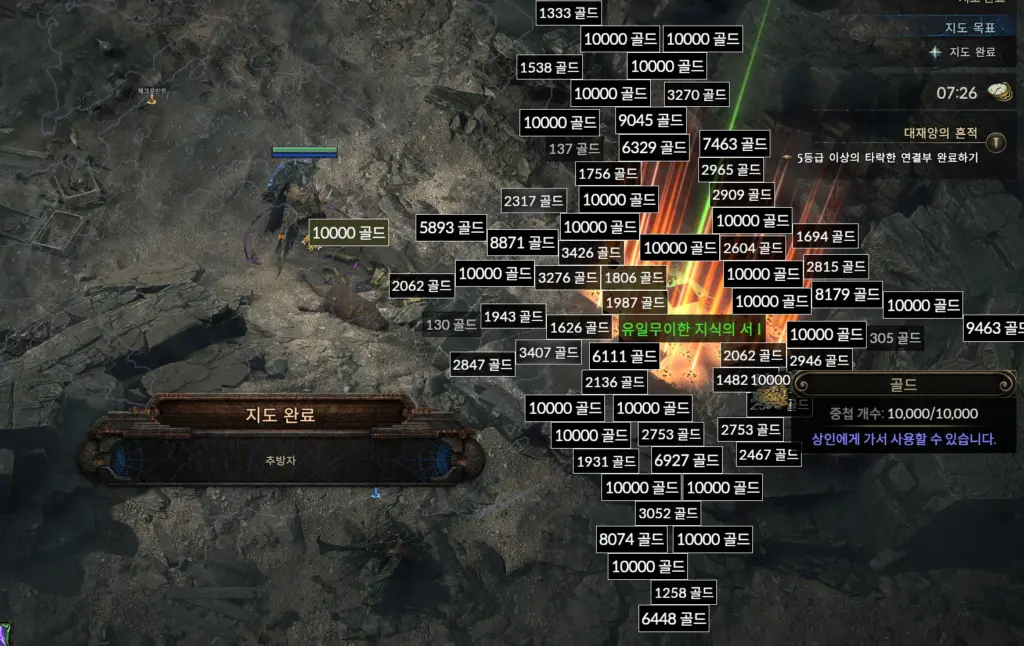Image resolution: width=1024 pixels, height=646 pixels.
Task: Grab the 2847 골드 label
Action: [x=483, y=364]
